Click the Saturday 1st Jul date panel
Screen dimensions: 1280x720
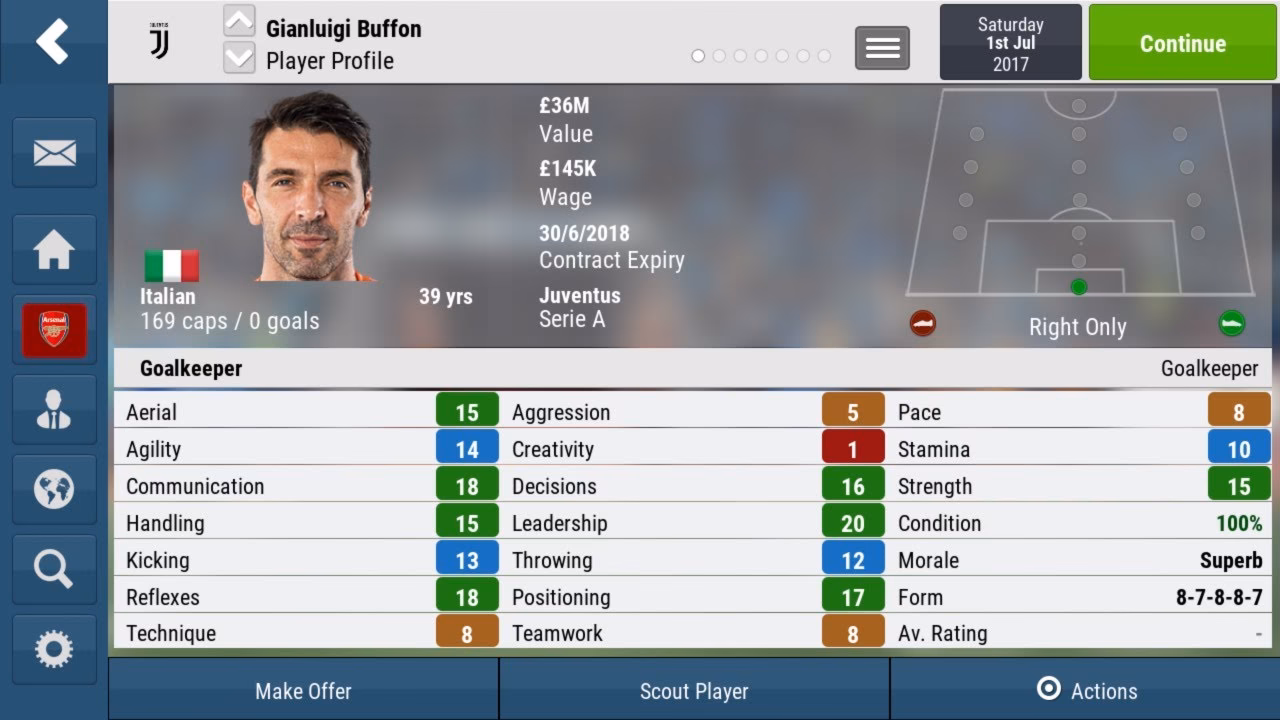click(1010, 43)
